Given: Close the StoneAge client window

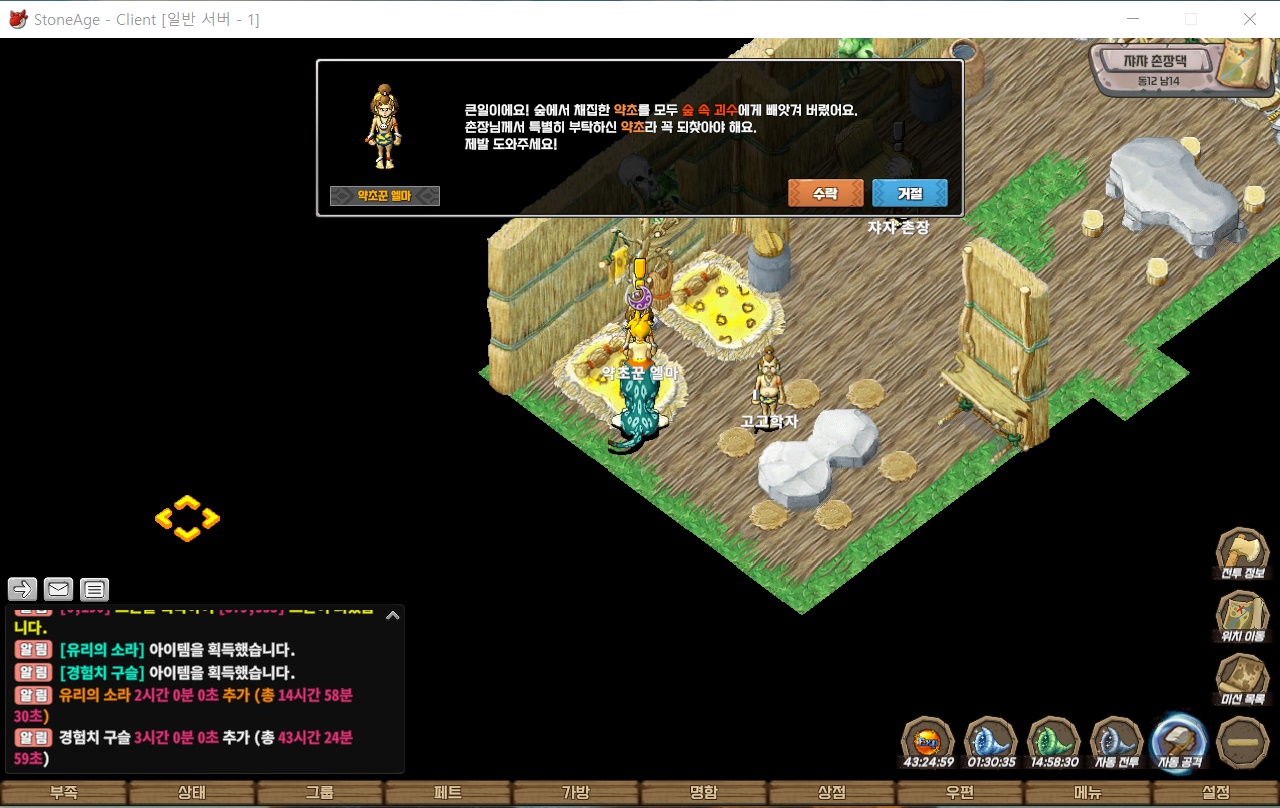Looking at the screenshot, I should pyautogui.click(x=1250, y=19).
